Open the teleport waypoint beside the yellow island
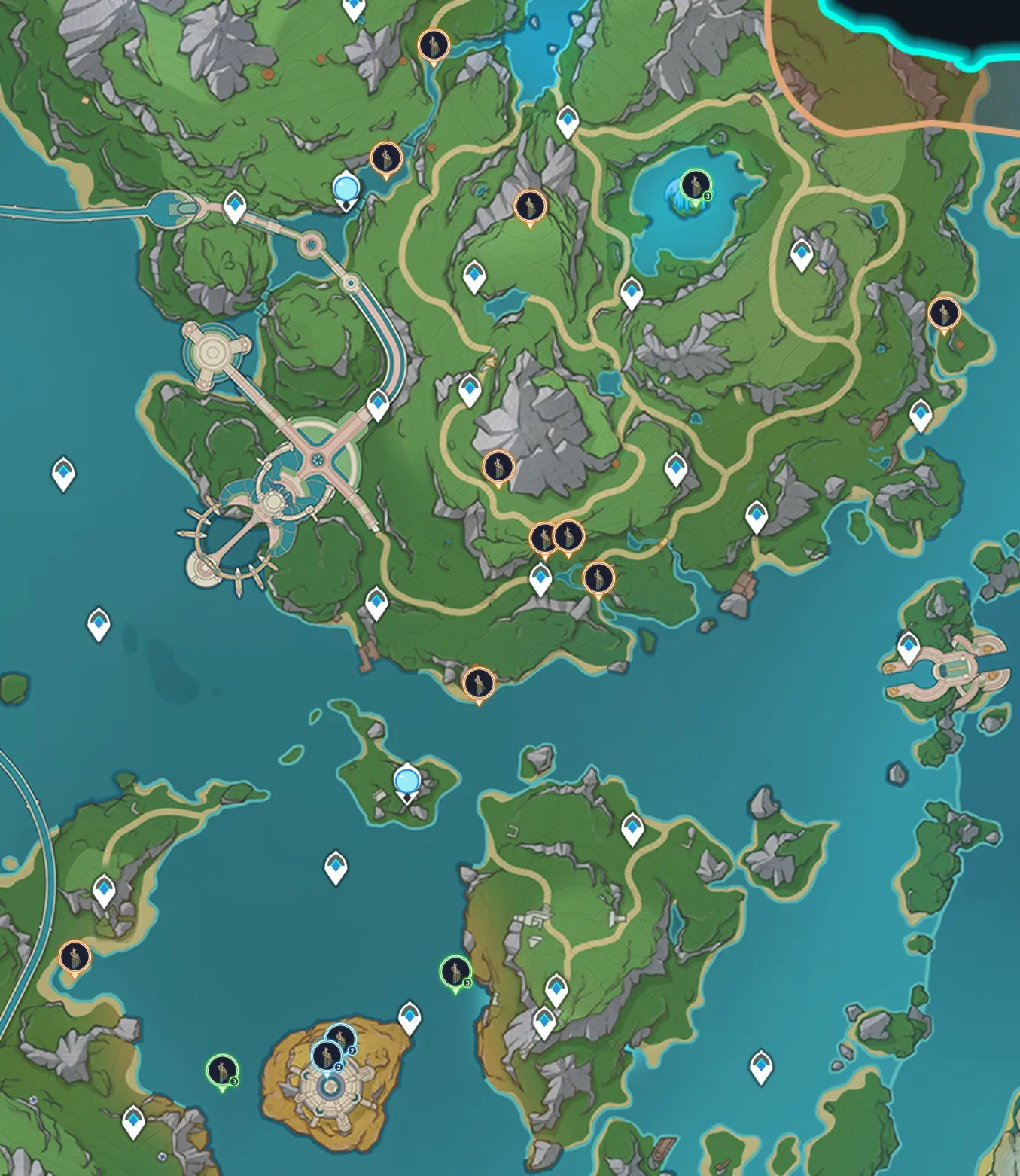 tap(410, 1016)
